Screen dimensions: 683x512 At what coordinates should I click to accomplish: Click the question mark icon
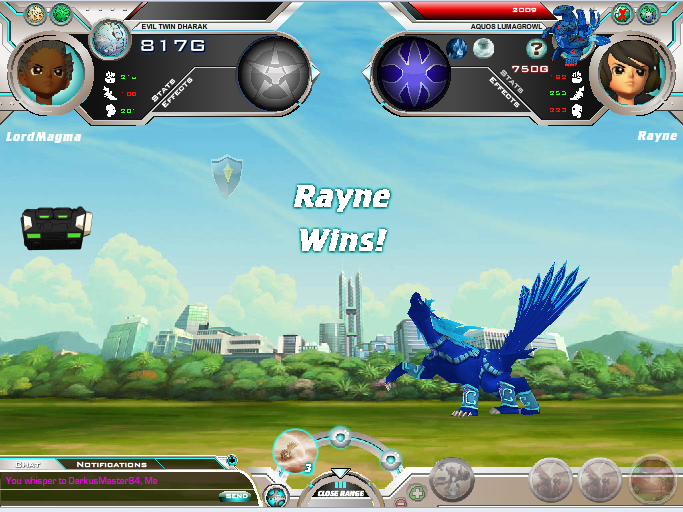point(536,47)
